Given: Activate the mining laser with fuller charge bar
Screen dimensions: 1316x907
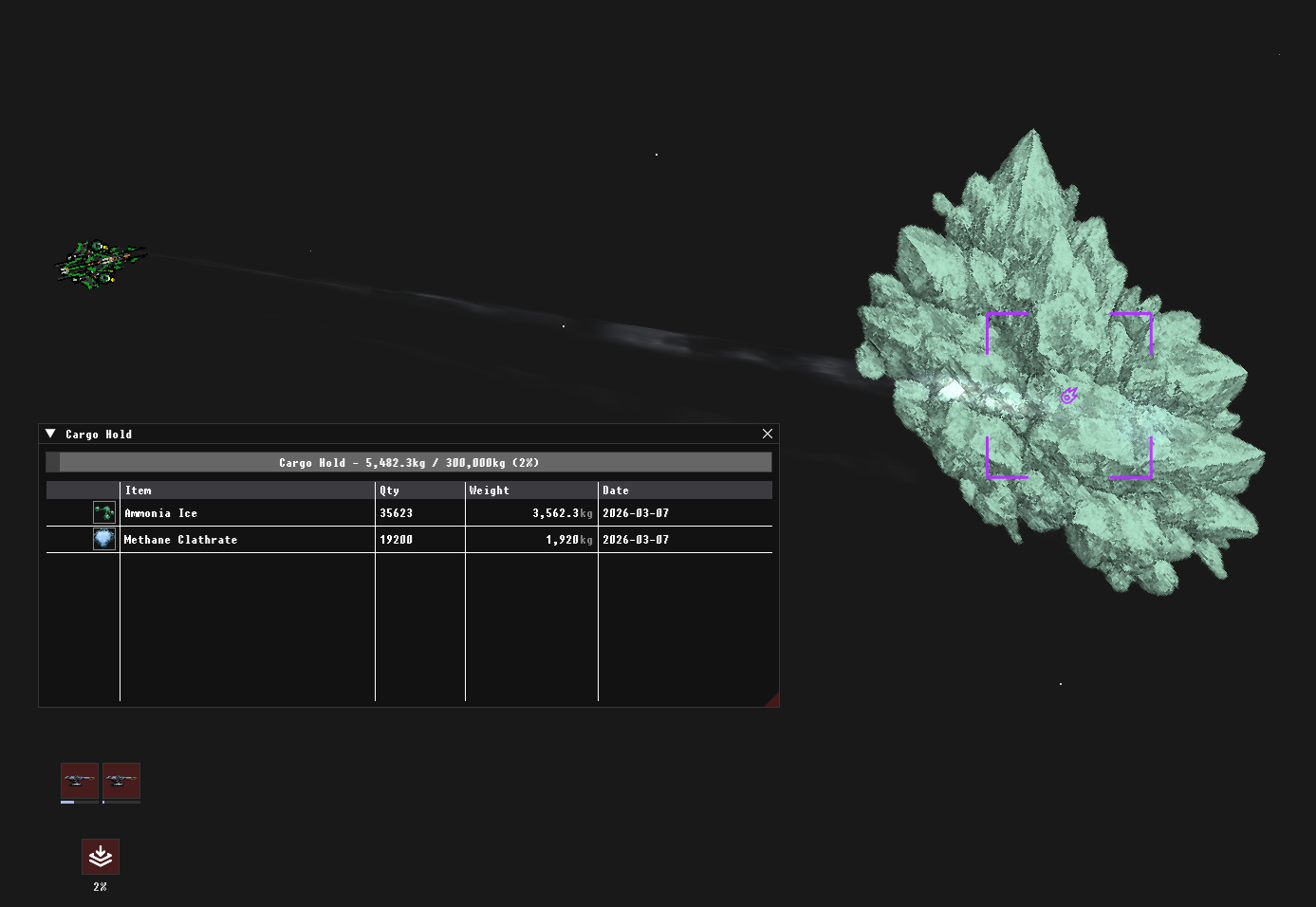Looking at the screenshot, I should (80, 781).
